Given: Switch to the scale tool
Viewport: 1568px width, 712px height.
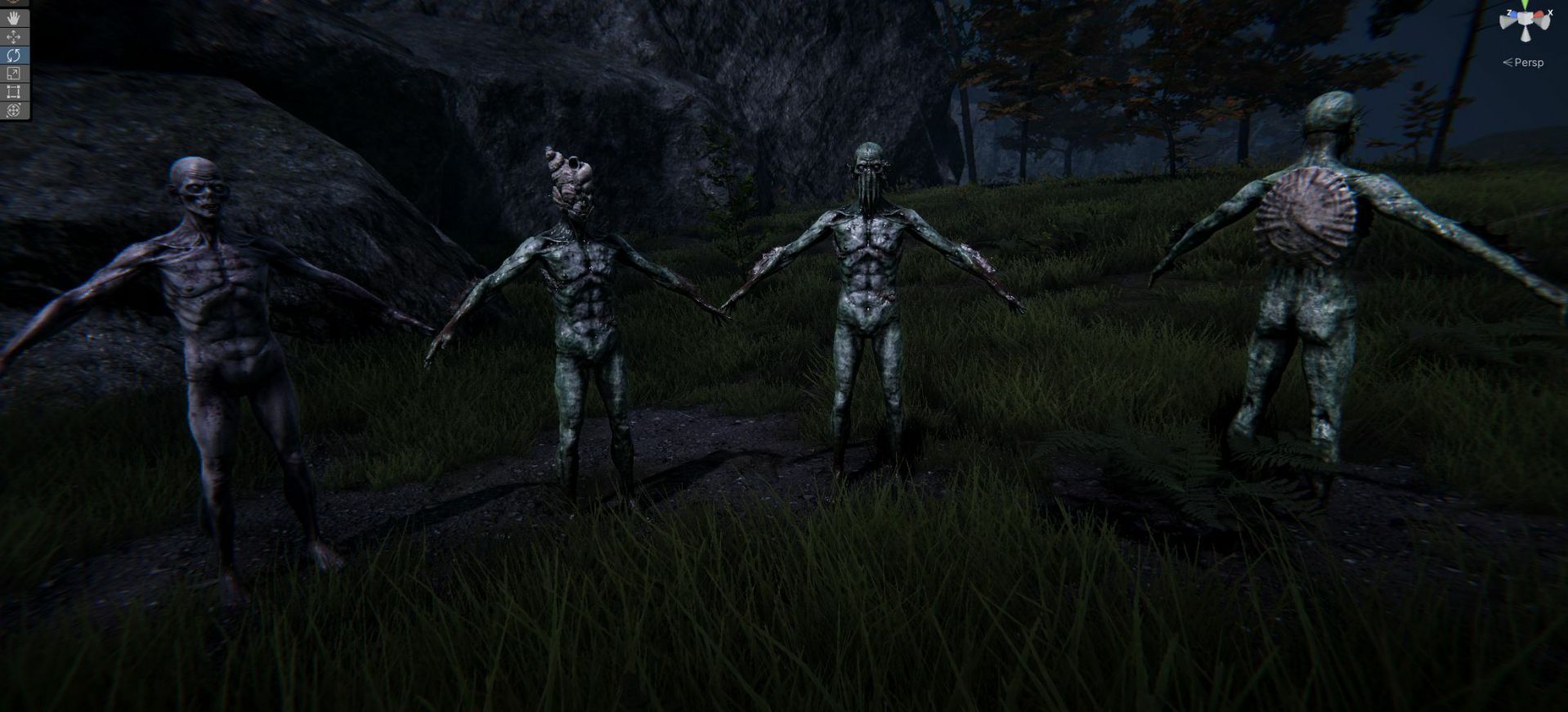Looking at the screenshot, I should (x=14, y=74).
